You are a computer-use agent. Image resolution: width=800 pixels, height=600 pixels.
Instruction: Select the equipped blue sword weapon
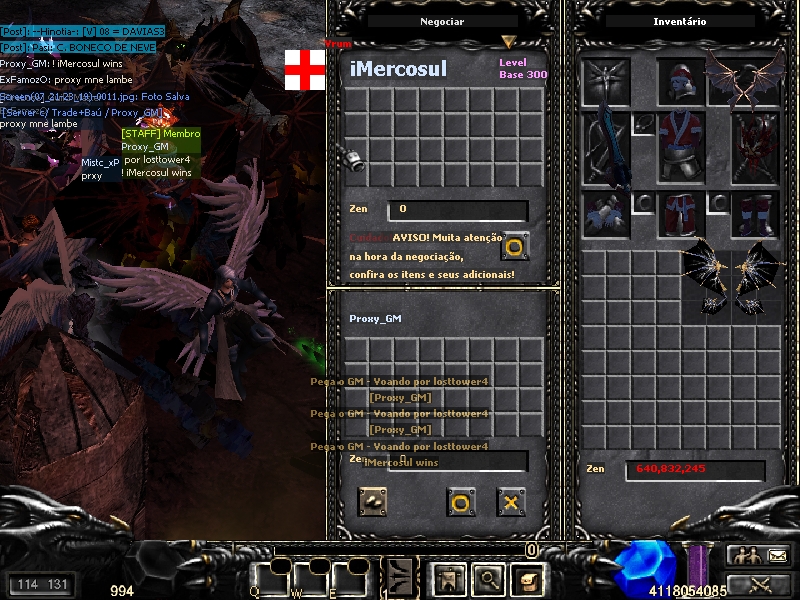pyautogui.click(x=607, y=148)
